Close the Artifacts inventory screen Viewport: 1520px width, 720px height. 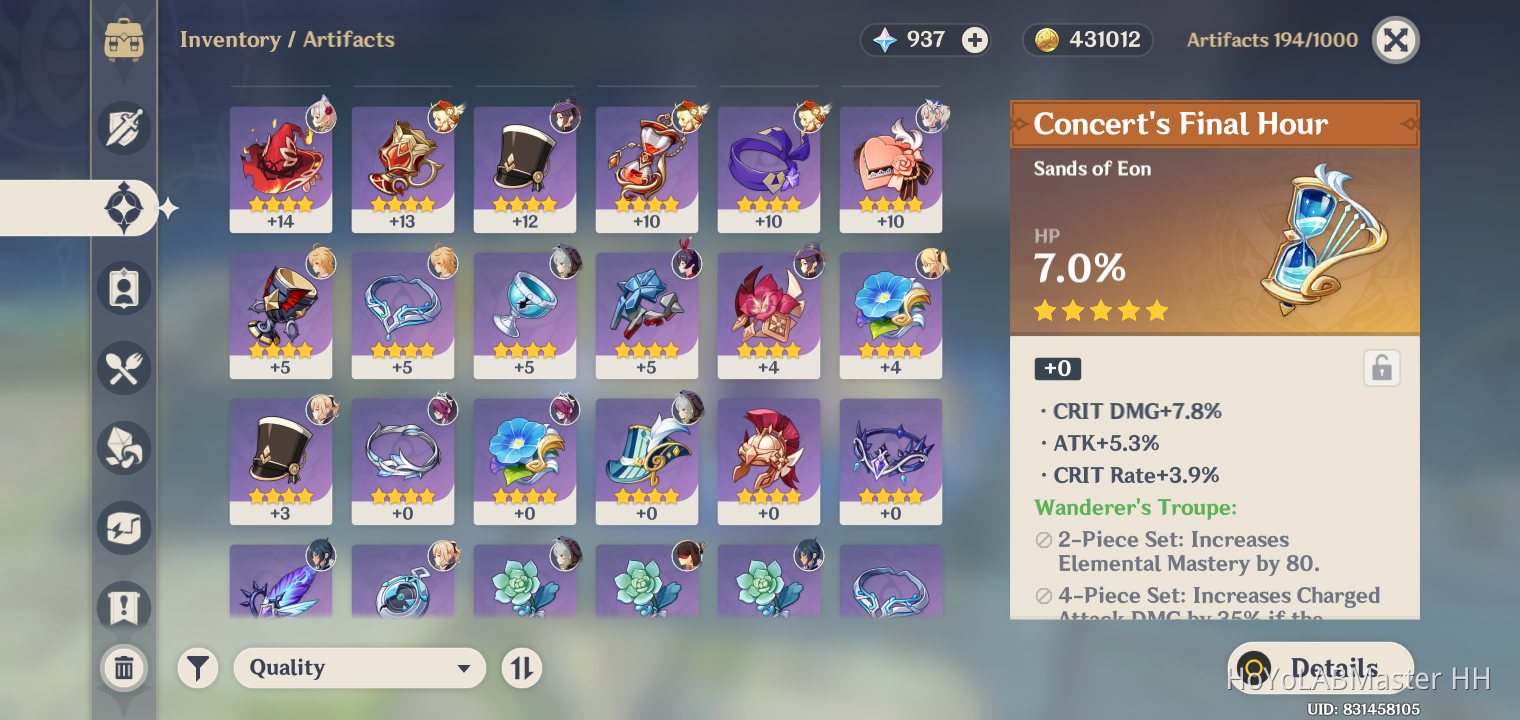(1395, 40)
